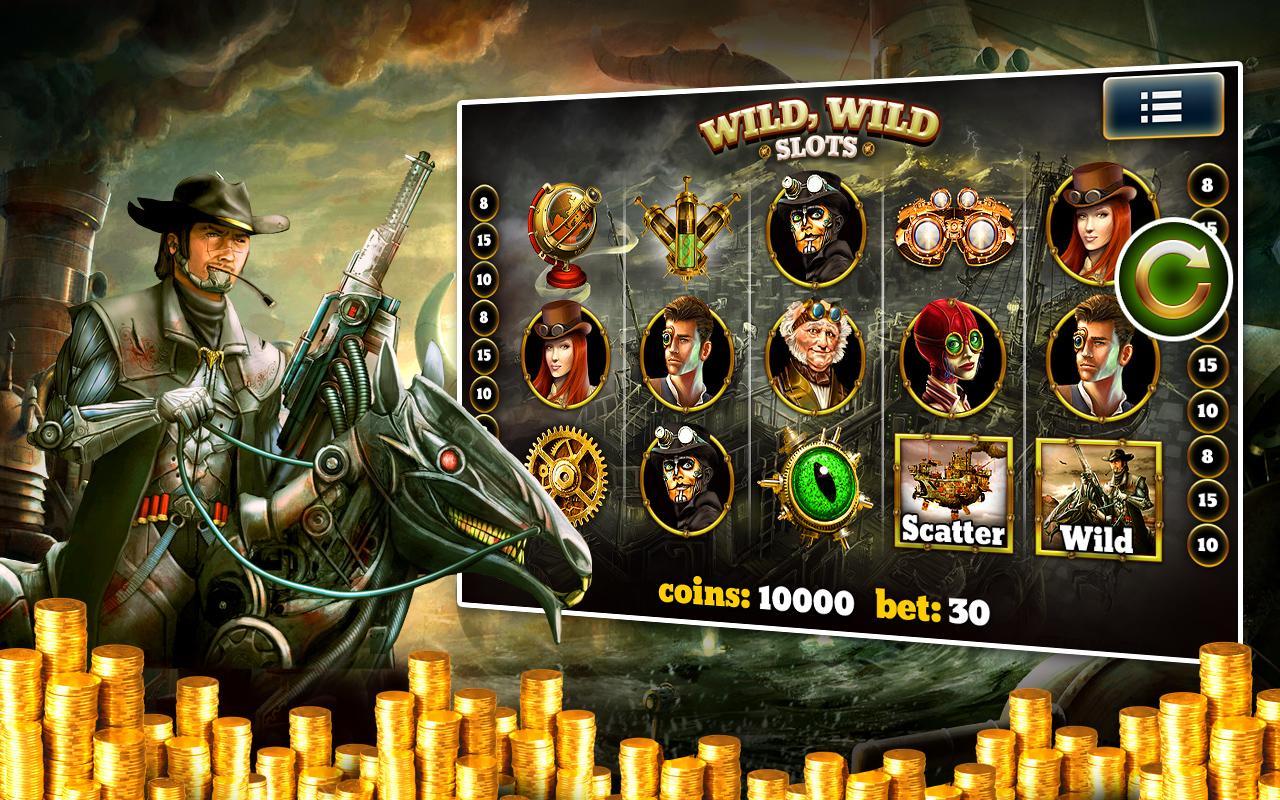This screenshot has height=800, width=1280.
Task: Toggle payline number 15 on the right
Action: pos(1205,367)
